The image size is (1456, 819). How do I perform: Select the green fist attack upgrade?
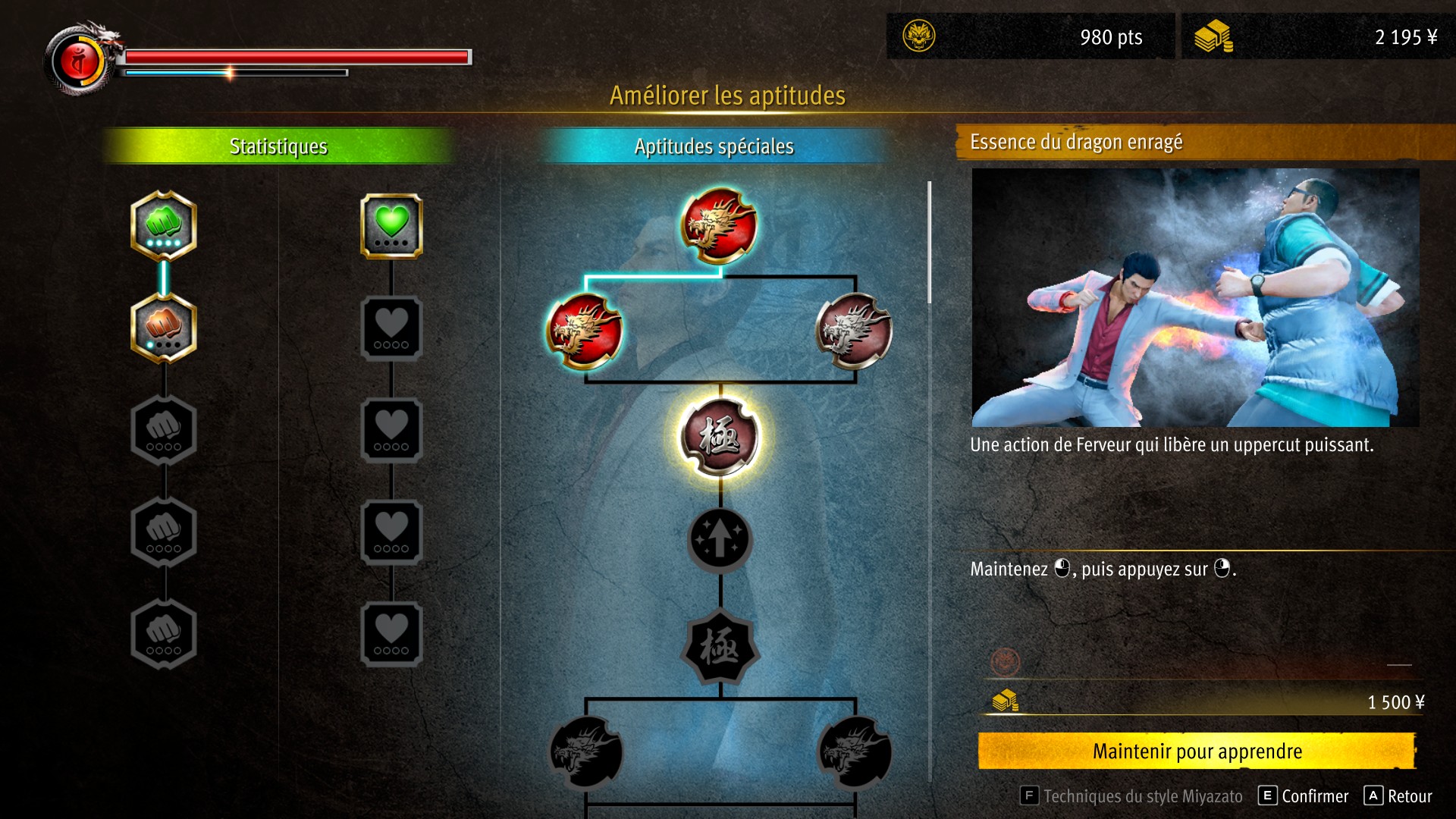point(164,225)
